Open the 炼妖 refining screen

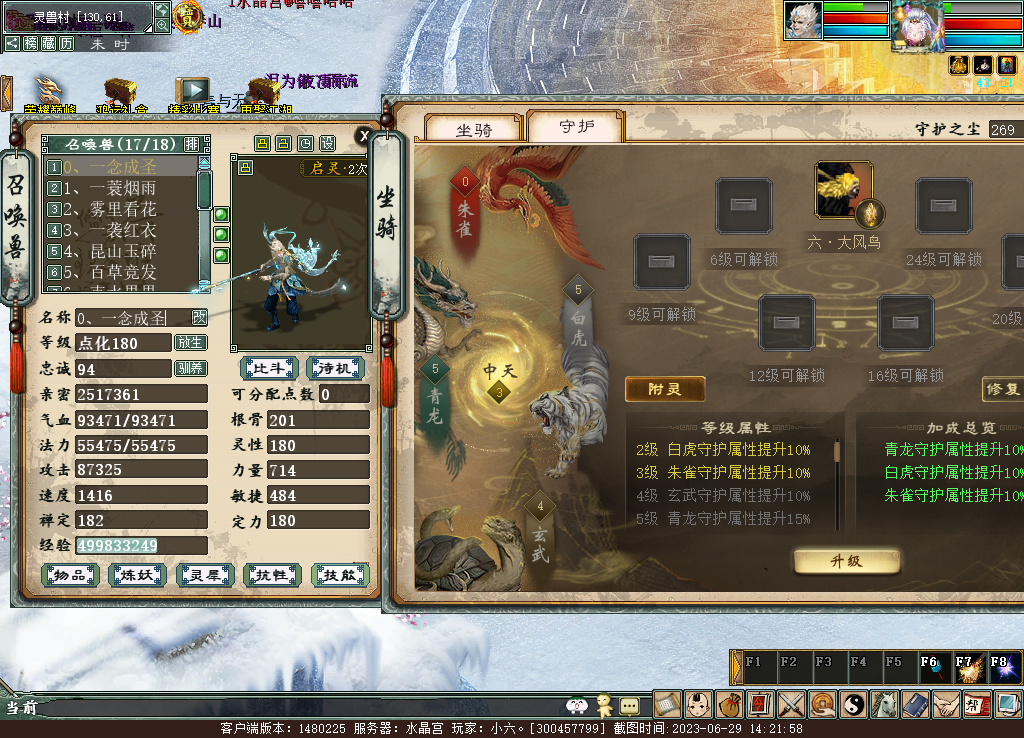(x=139, y=575)
